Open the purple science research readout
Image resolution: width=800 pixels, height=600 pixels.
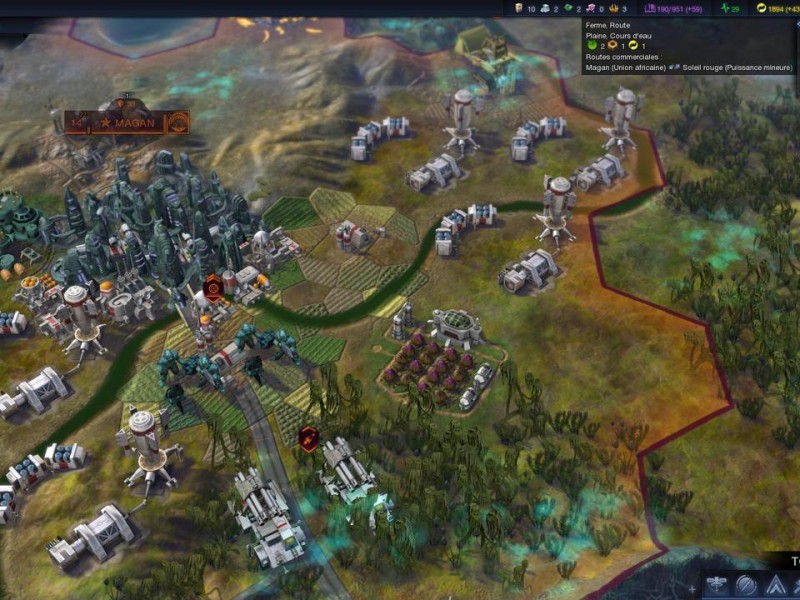[x=674, y=8]
